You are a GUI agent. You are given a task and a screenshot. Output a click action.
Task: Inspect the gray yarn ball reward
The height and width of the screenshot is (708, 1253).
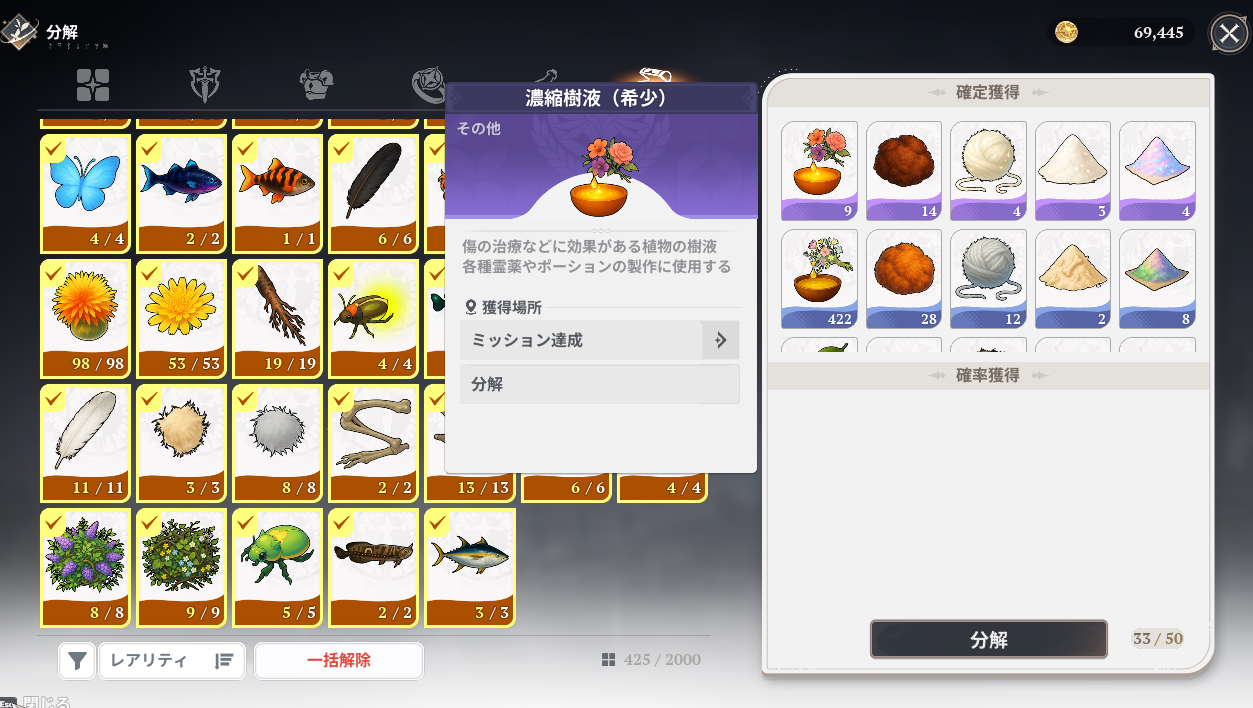pyautogui.click(x=988, y=279)
